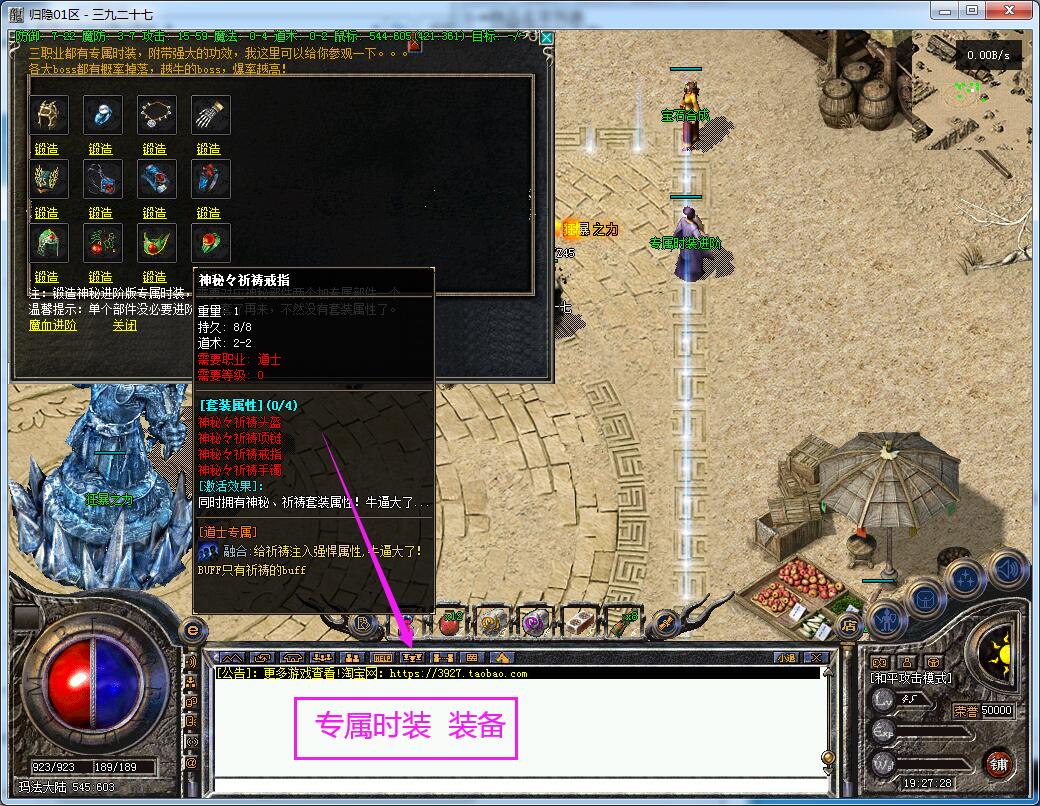This screenshot has width=1040, height=806.
Task: Click the 小退 logout button
Action: pyautogui.click(x=786, y=657)
